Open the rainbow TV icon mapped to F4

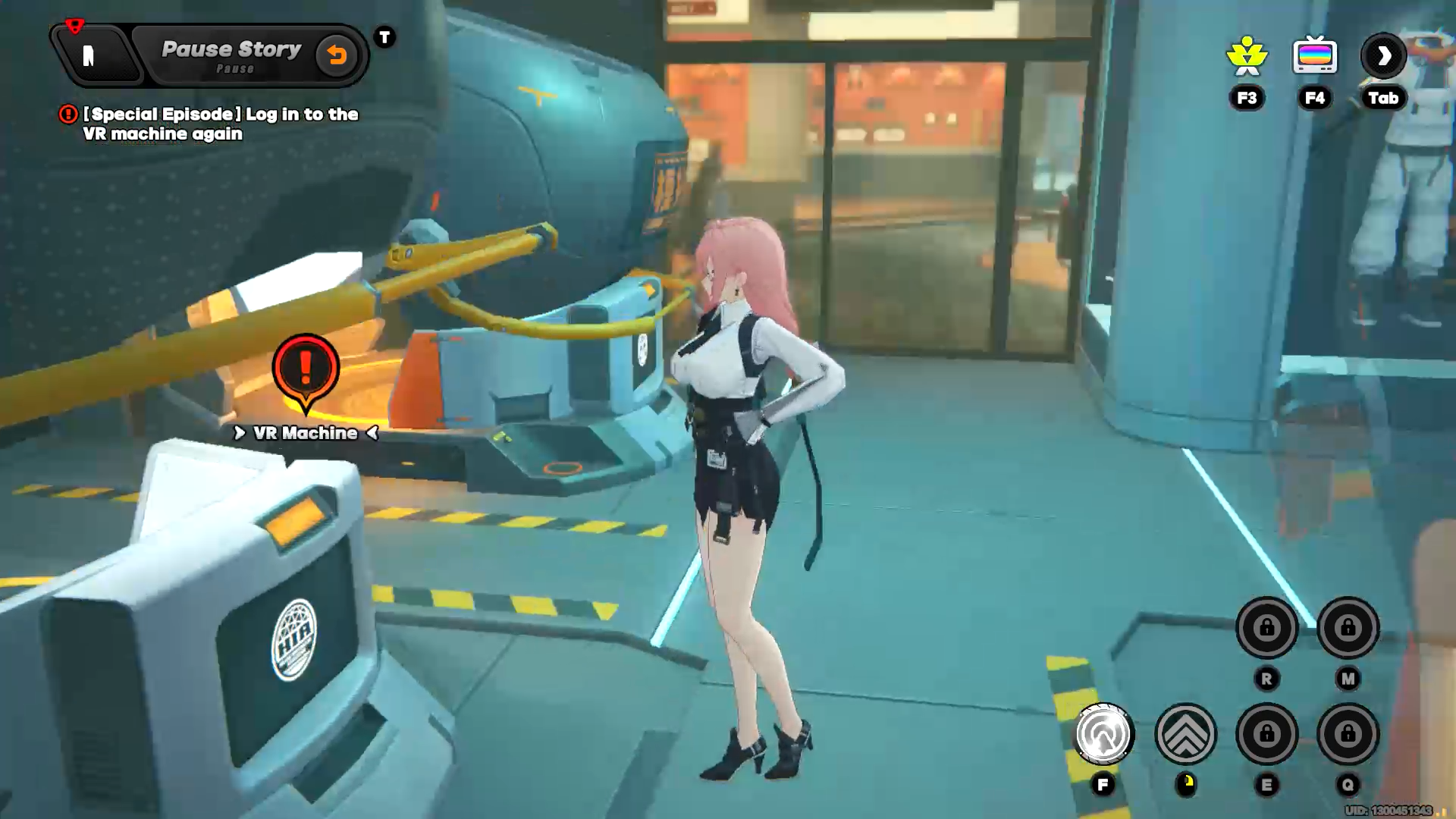[x=1314, y=54]
